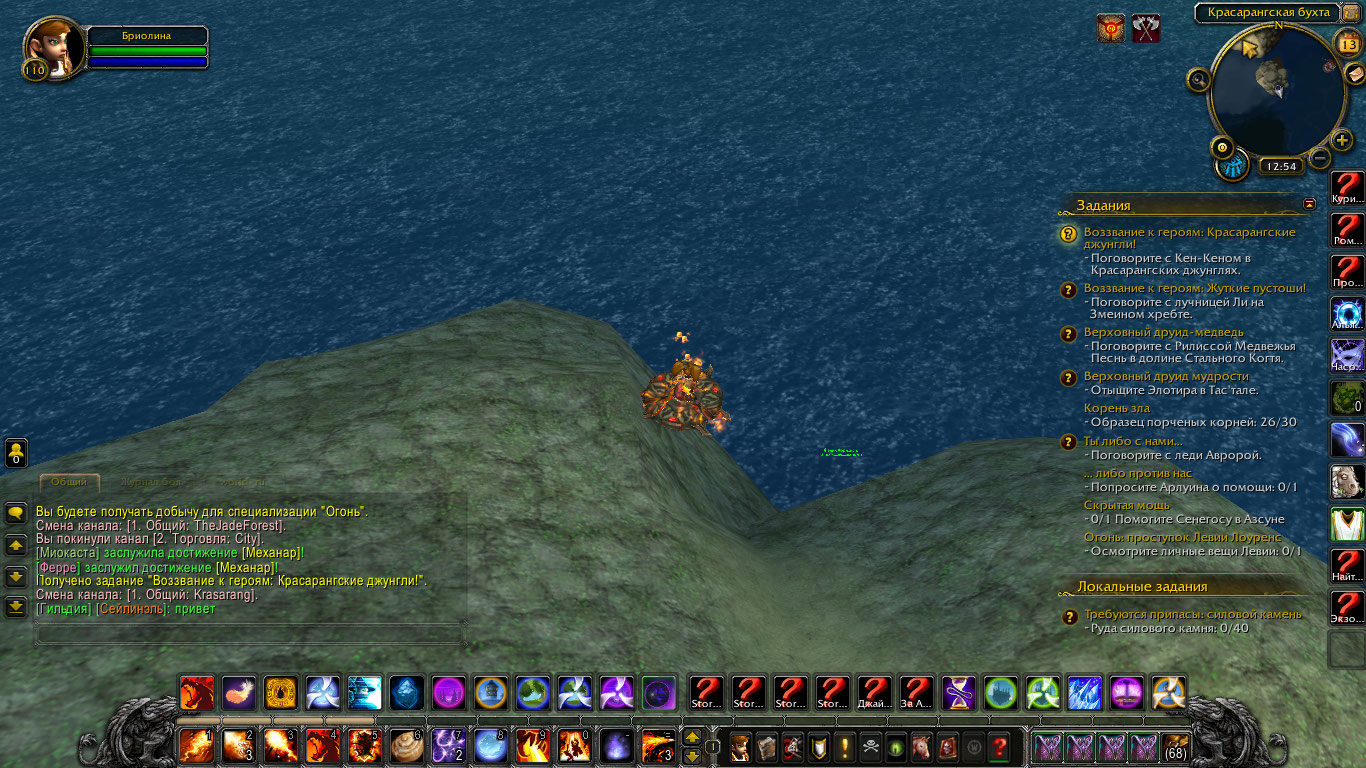Open the character info micro button
1366x768 pixels.
click(740, 747)
